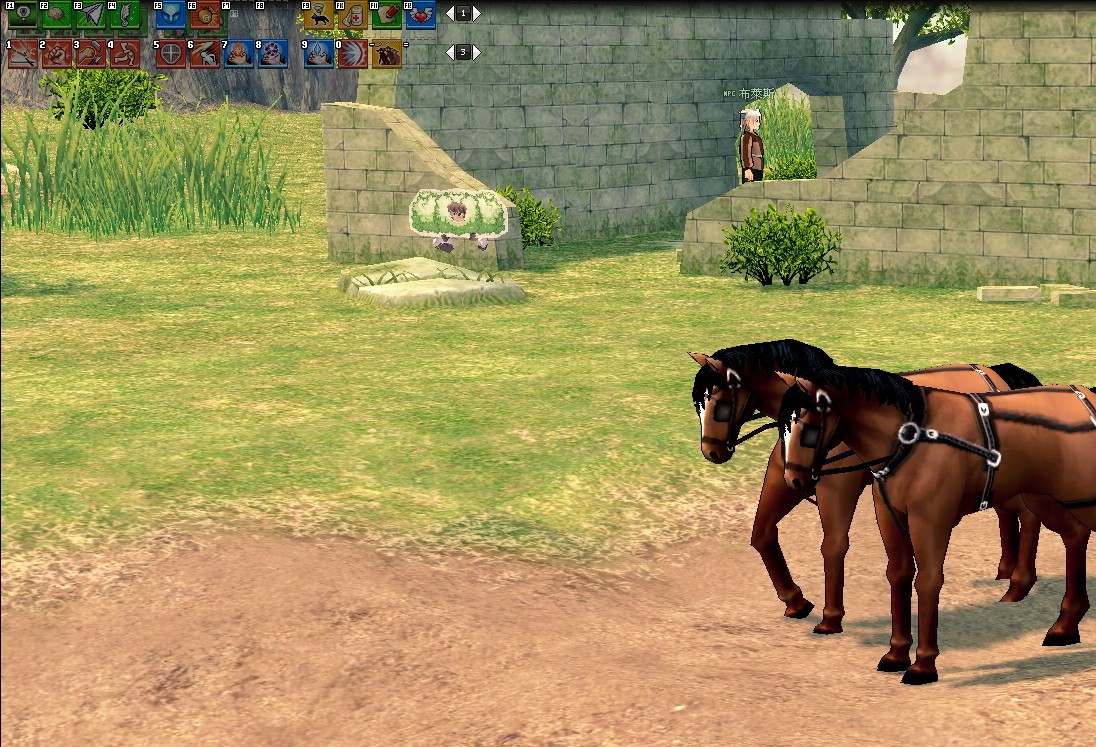Use the stone skill in slot F2
This screenshot has width=1096, height=747.
click(56, 15)
